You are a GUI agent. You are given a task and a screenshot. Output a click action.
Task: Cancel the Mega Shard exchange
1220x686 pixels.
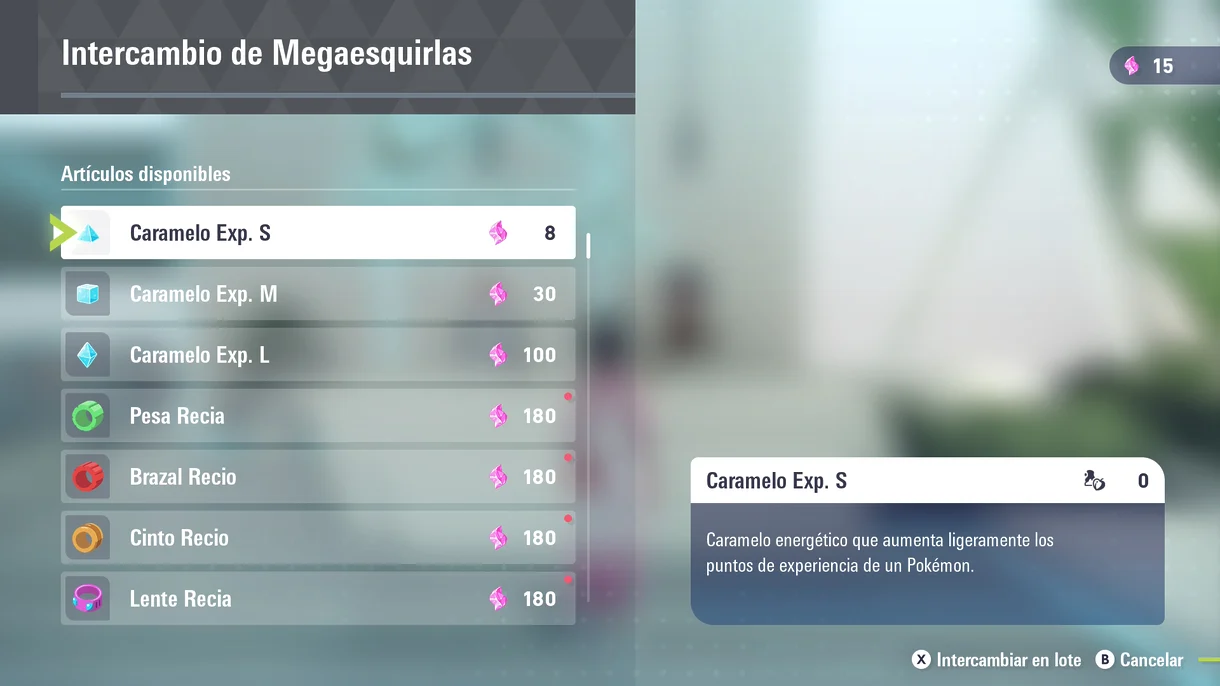click(1140, 660)
